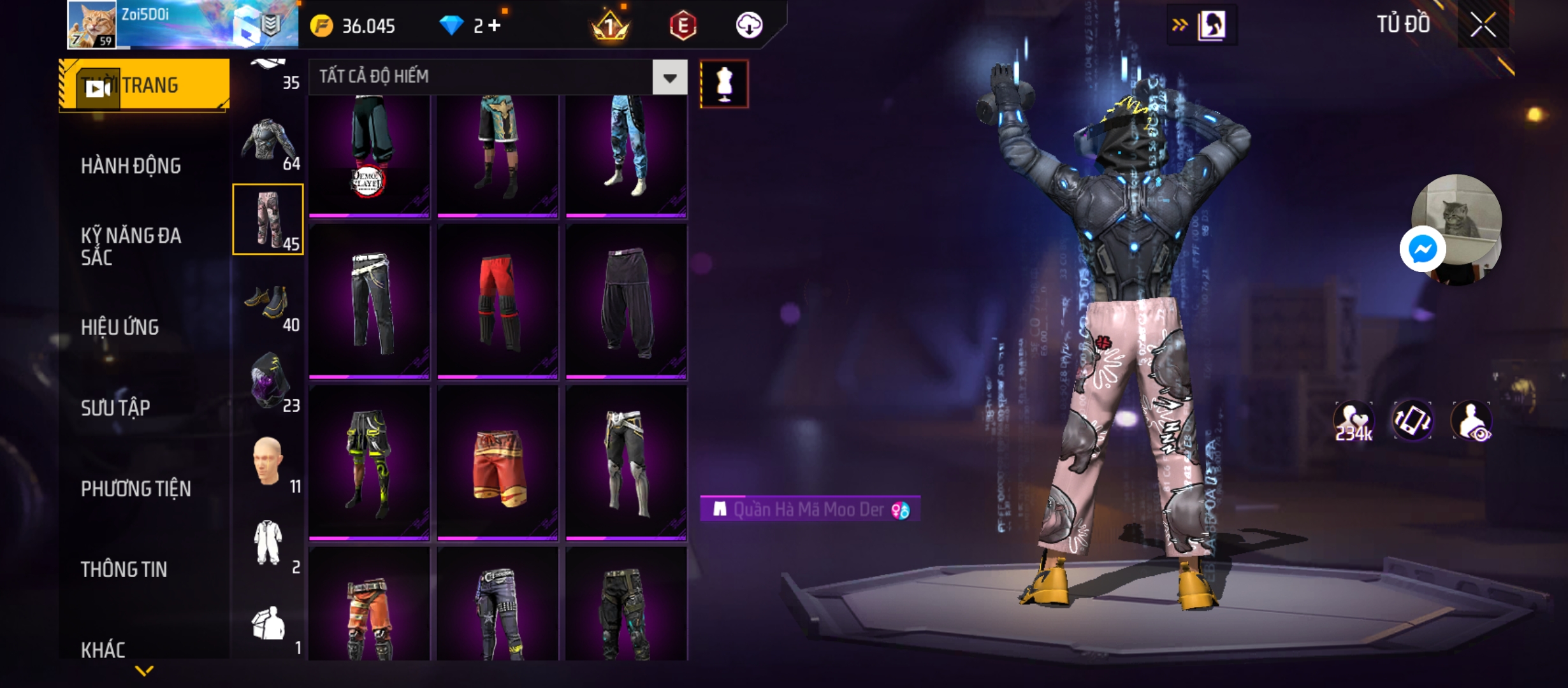The width and height of the screenshot is (1568, 688).
Task: Go to the Sưu Tập section
Action: (x=115, y=408)
